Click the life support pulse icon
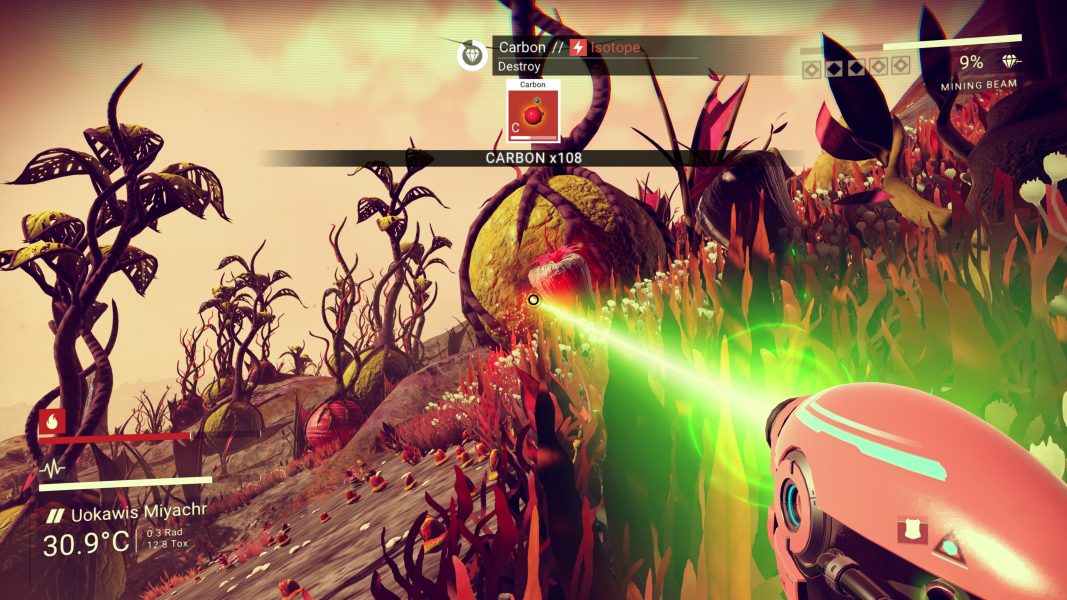1067x600 pixels. click(x=52, y=468)
